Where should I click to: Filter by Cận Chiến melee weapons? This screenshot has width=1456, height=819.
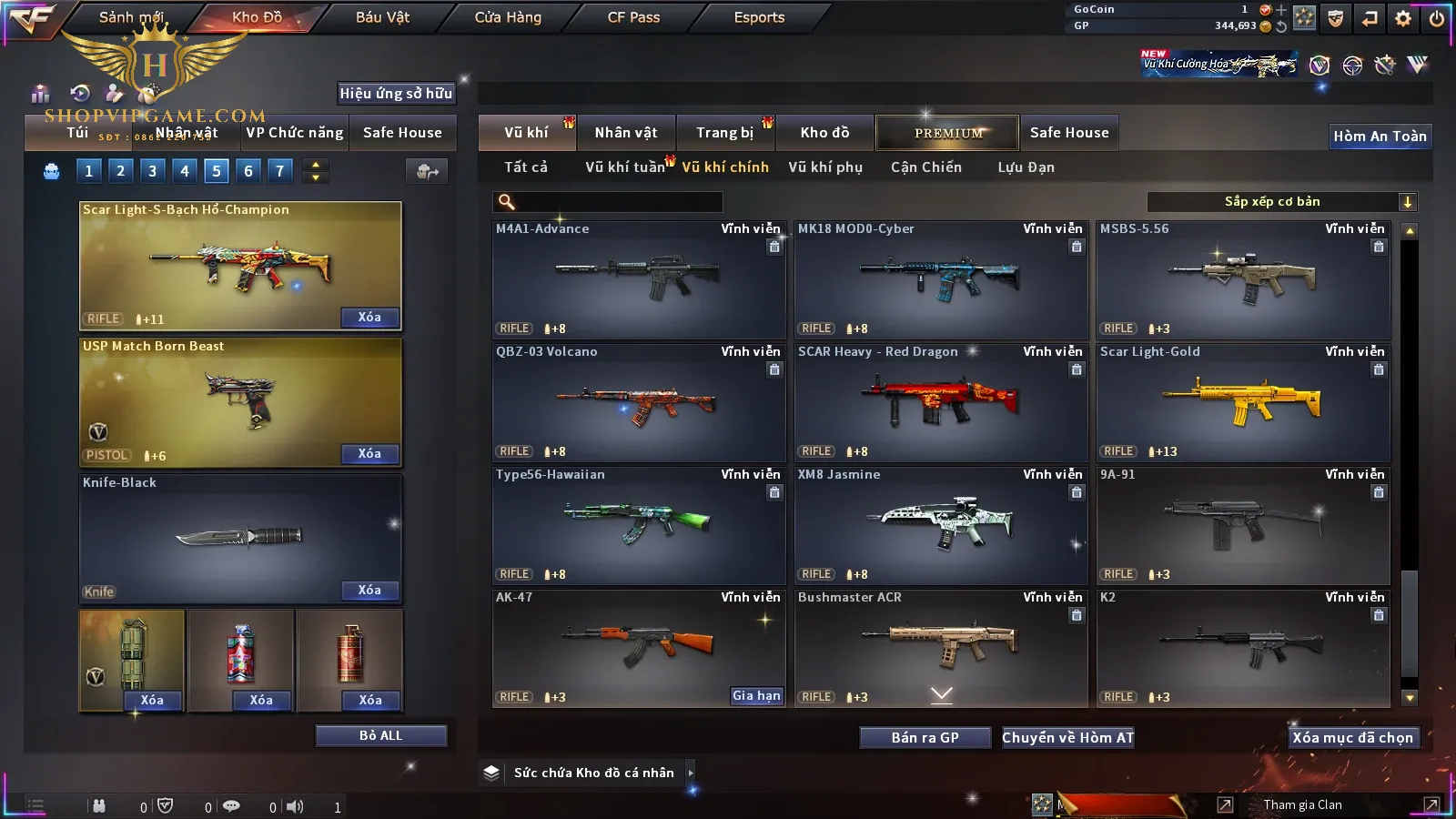(x=925, y=167)
